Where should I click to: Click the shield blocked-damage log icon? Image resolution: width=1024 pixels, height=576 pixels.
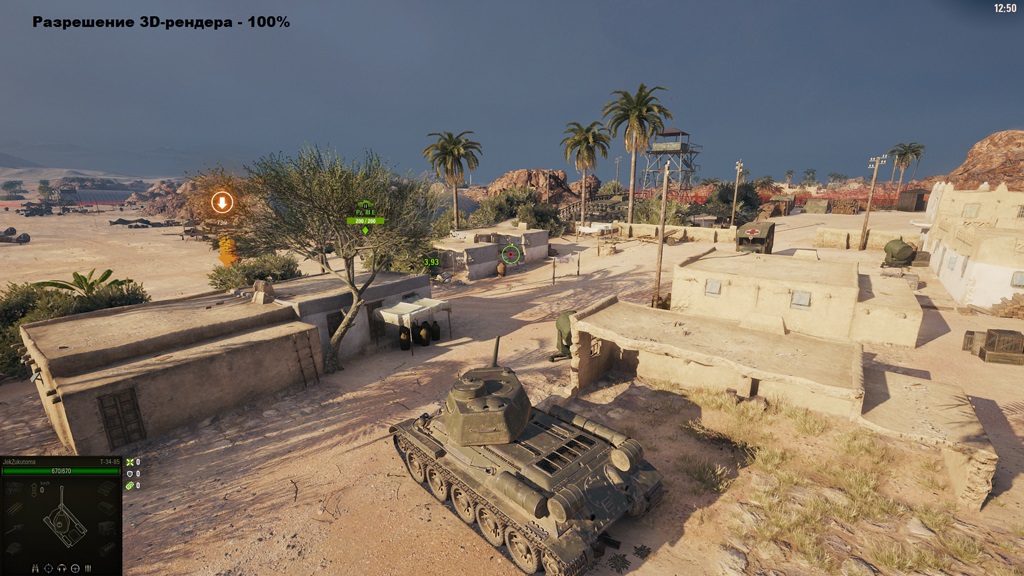click(129, 474)
